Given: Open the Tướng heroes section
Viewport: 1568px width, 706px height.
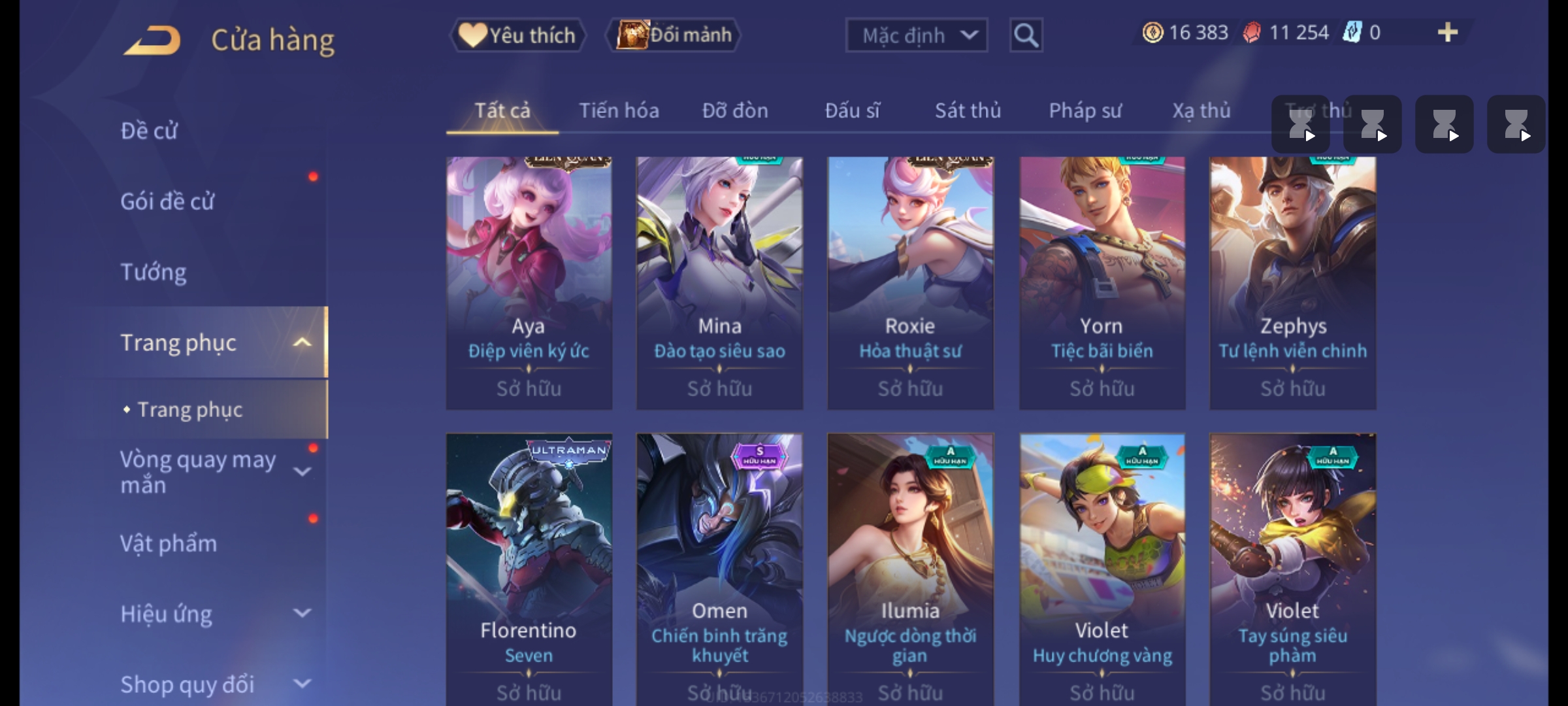Looking at the screenshot, I should pyautogui.click(x=154, y=272).
